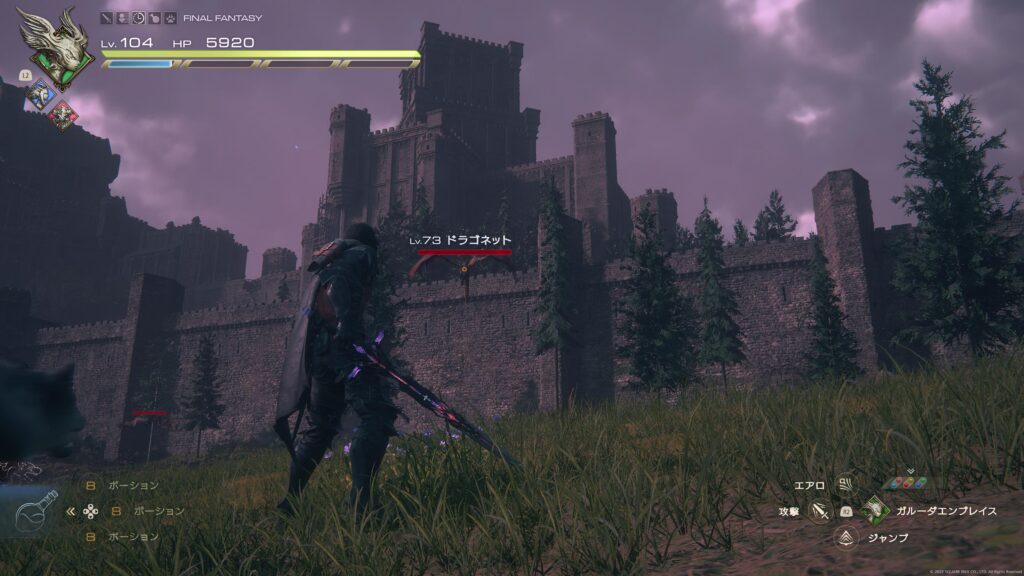Switch to the red Eikon icon
Viewport: 1024px width, 576px height.
click(62, 114)
